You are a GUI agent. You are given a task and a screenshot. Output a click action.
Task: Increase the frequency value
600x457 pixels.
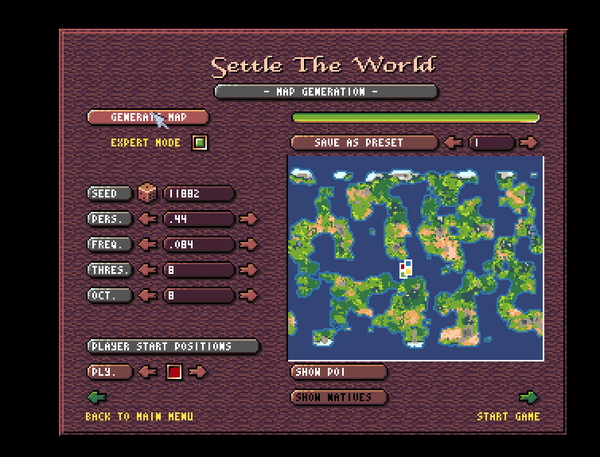point(248,244)
